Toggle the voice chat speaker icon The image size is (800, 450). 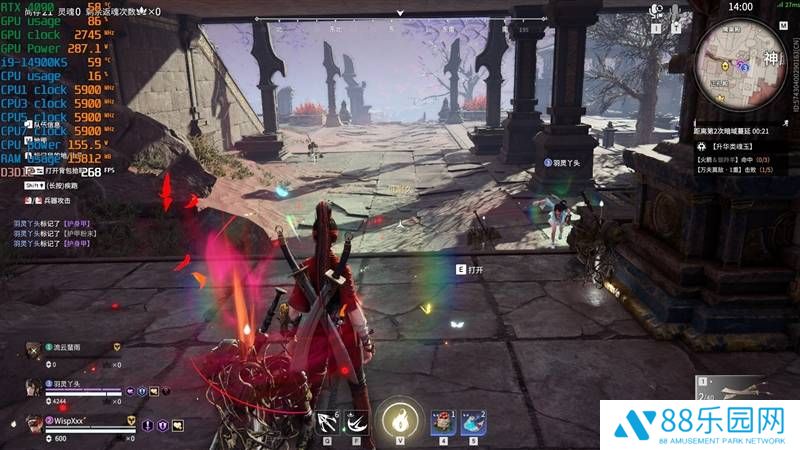pyautogui.click(x=658, y=9)
